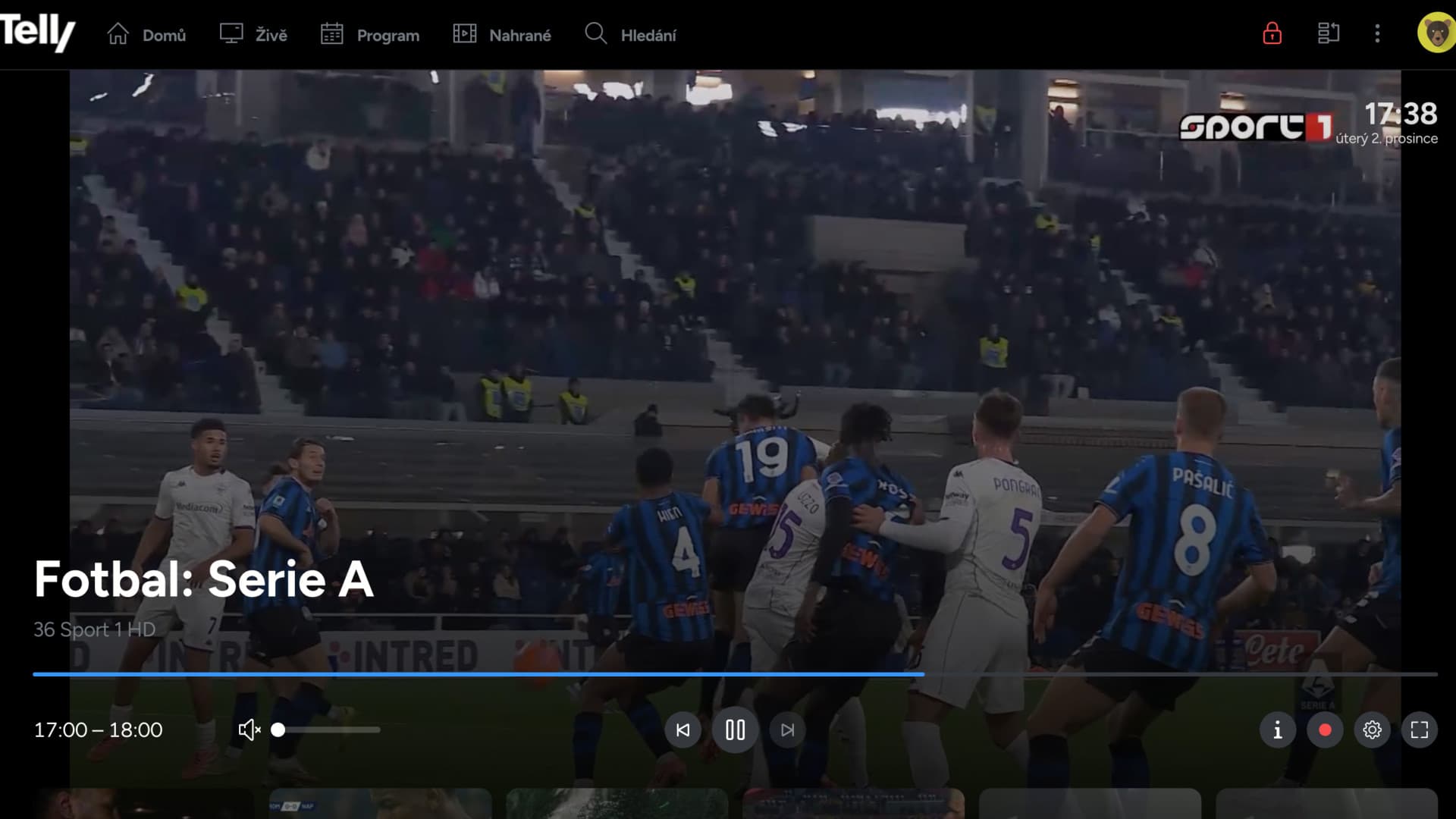Skip to next program with forward button

(786, 730)
